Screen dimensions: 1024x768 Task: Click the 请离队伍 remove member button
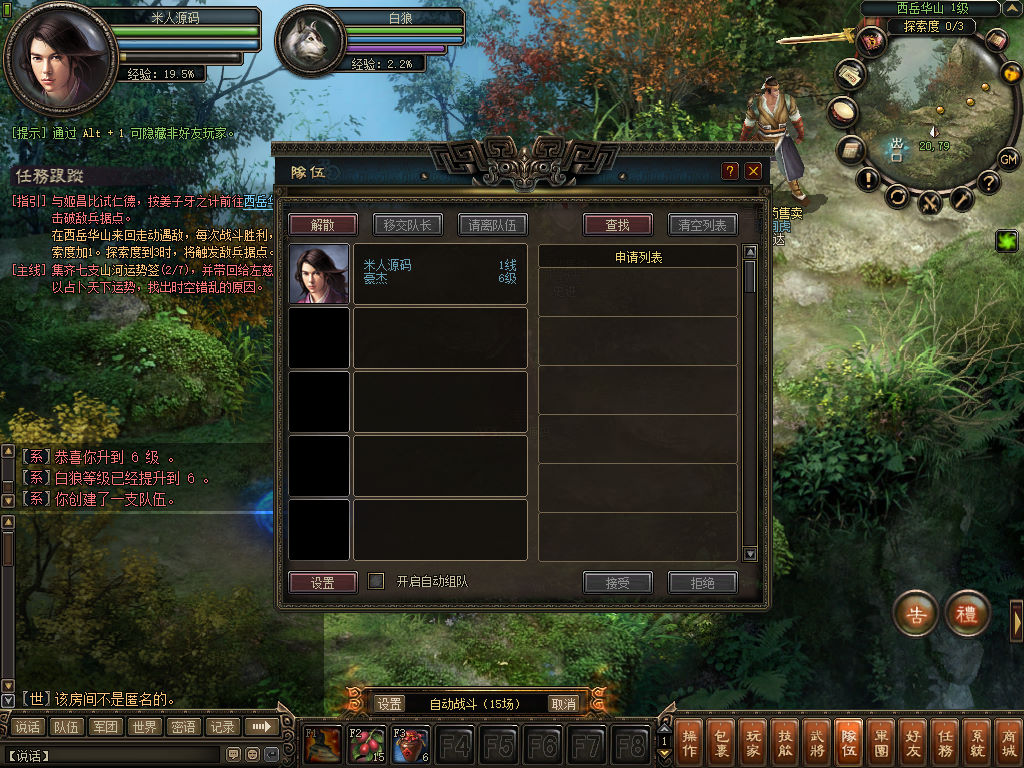point(492,225)
